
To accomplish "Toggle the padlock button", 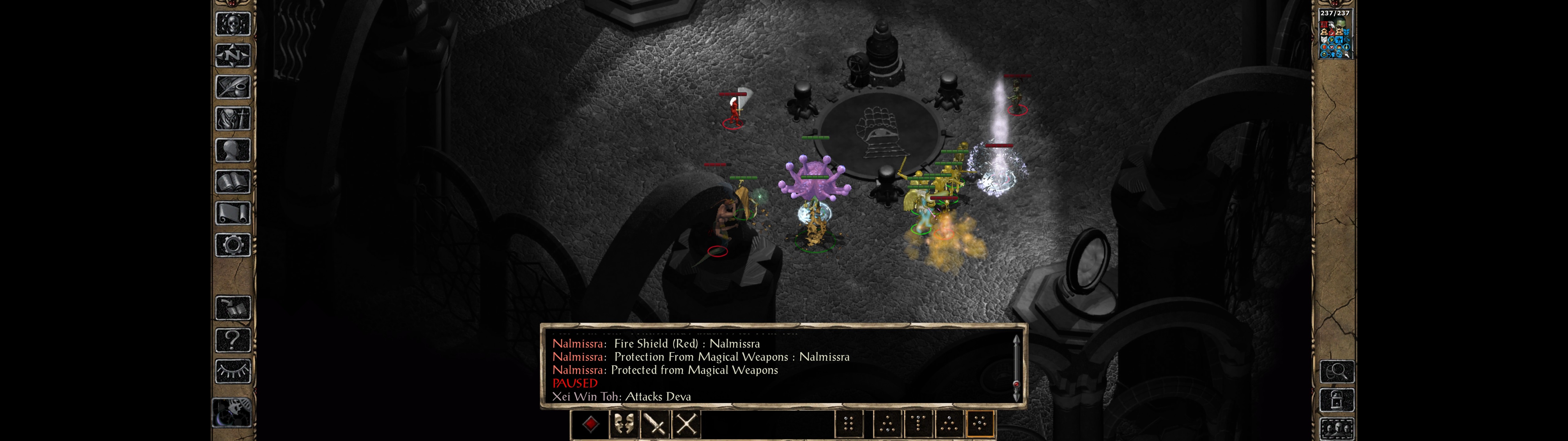I will point(1336,400).
